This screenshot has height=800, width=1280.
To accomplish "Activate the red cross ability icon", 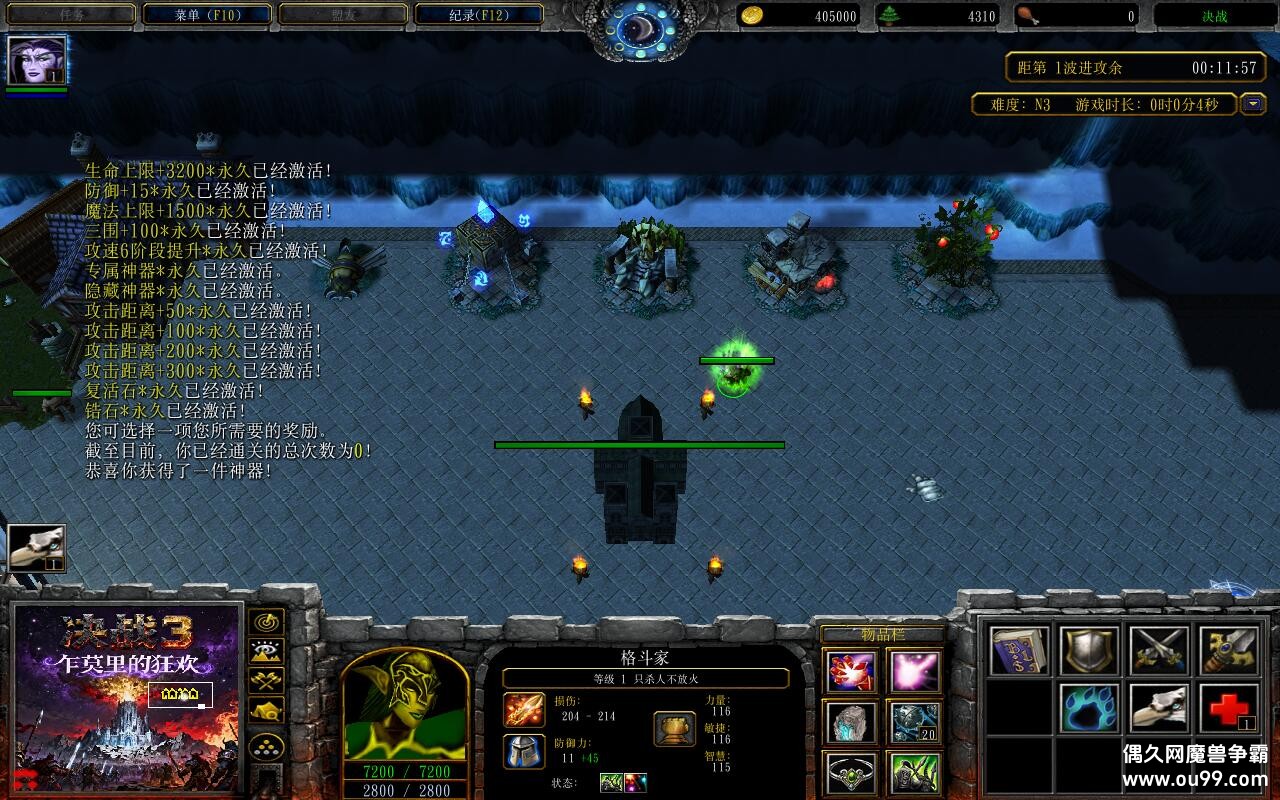I will tap(1228, 708).
